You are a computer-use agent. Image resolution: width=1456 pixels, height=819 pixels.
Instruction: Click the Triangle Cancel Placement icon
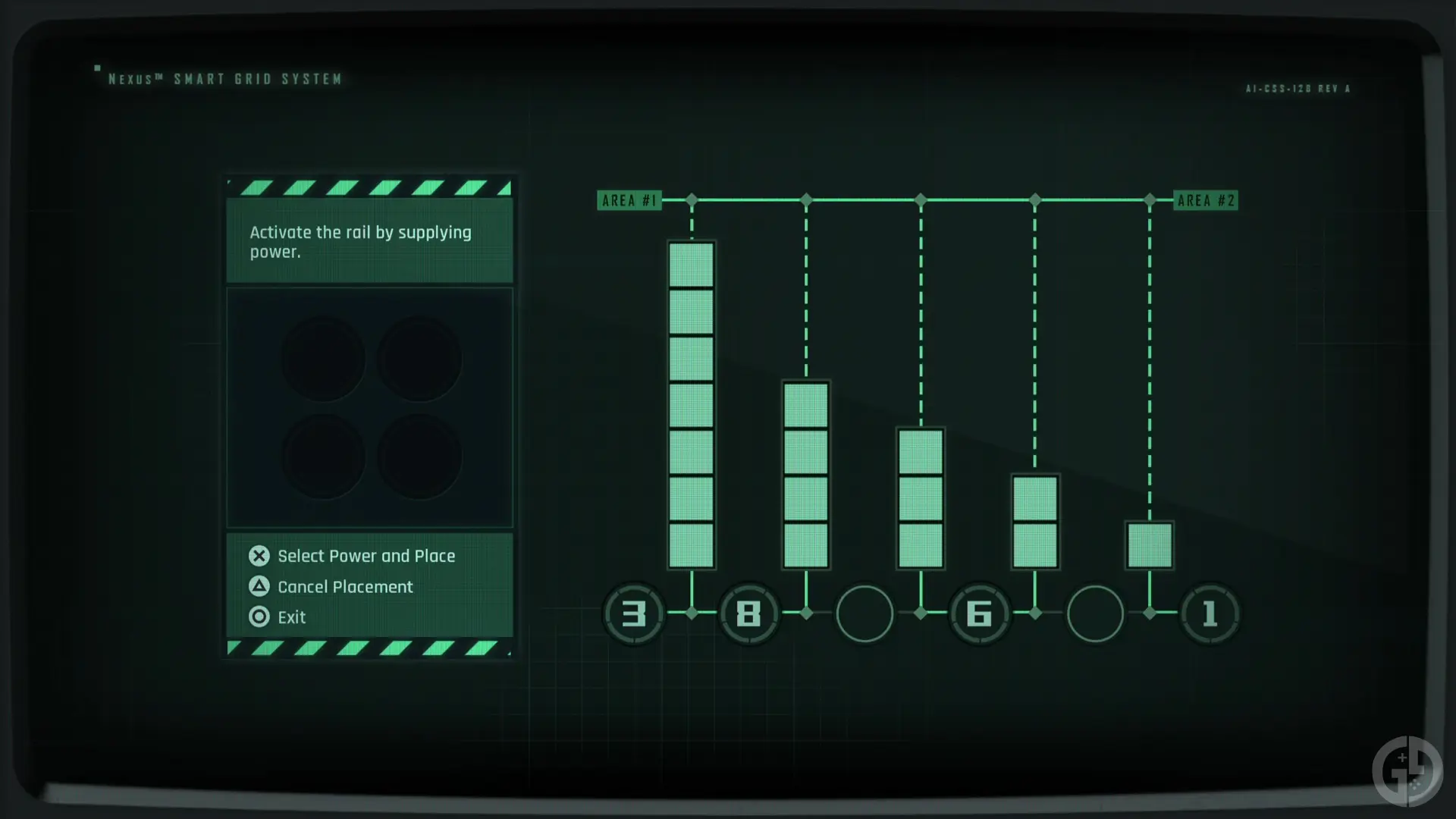(259, 586)
